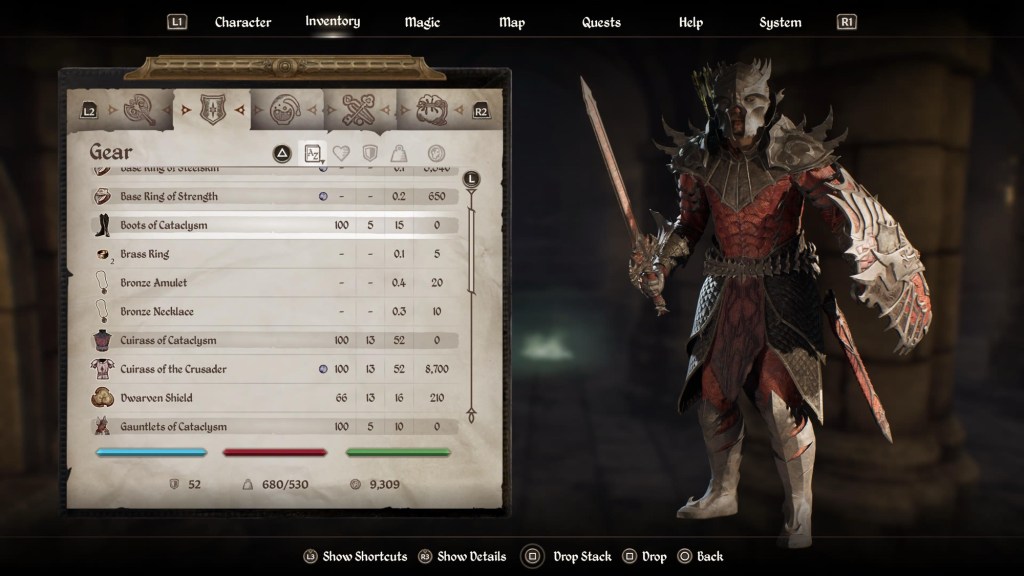Viewport: 1024px width, 576px height.
Task: Sort gear by shield armor rating
Action: [x=369, y=153]
